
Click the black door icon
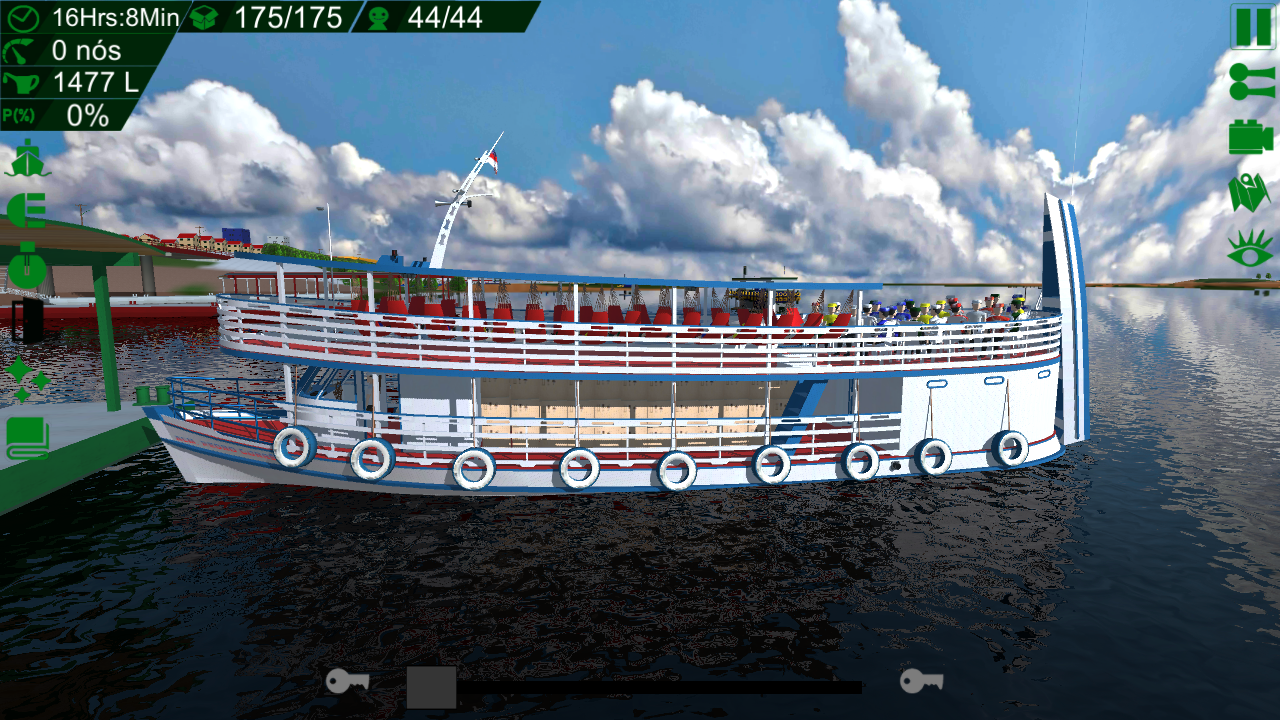point(29,320)
